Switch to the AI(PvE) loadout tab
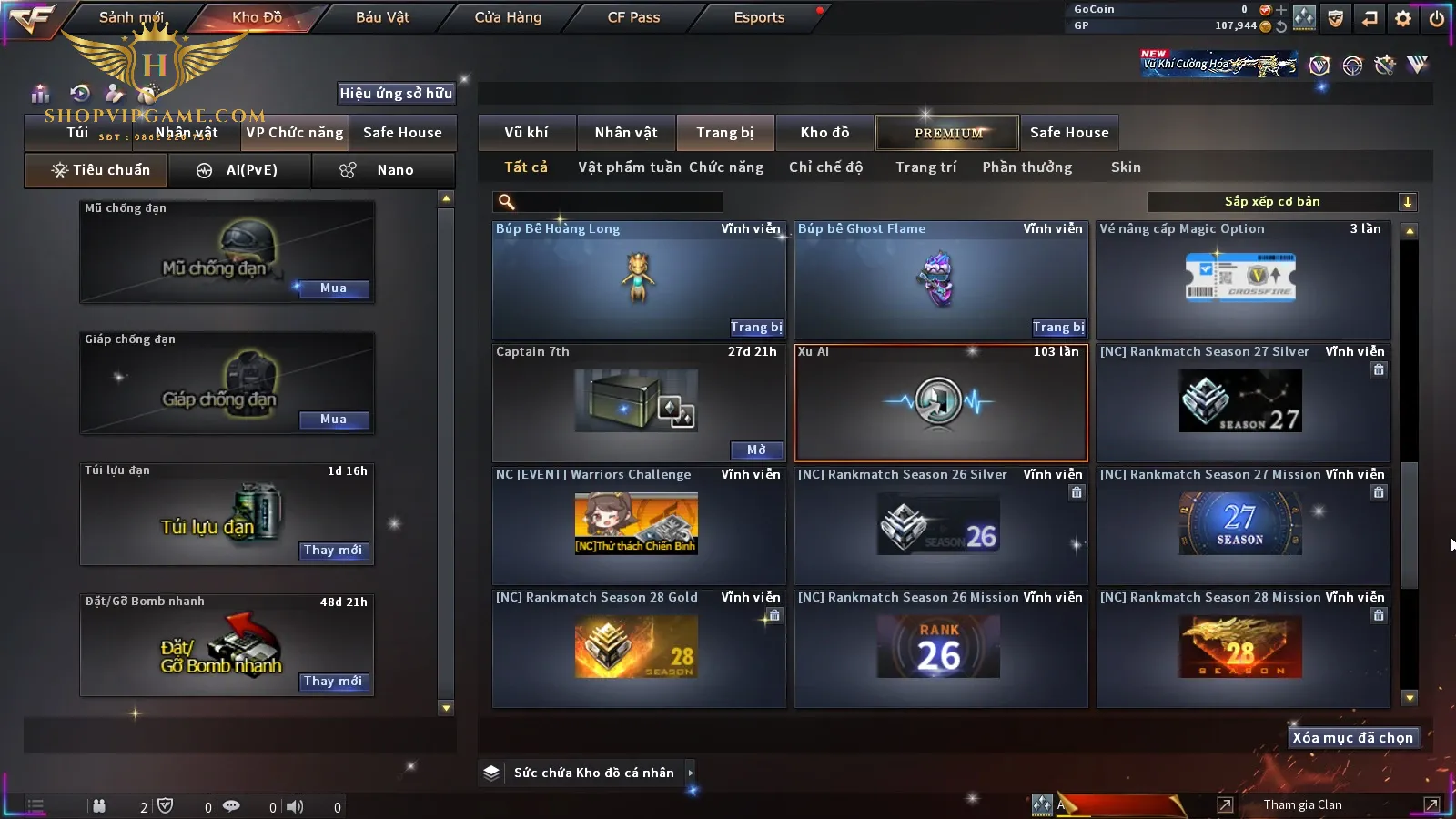Viewport: 1456px width, 819px height. [x=240, y=170]
